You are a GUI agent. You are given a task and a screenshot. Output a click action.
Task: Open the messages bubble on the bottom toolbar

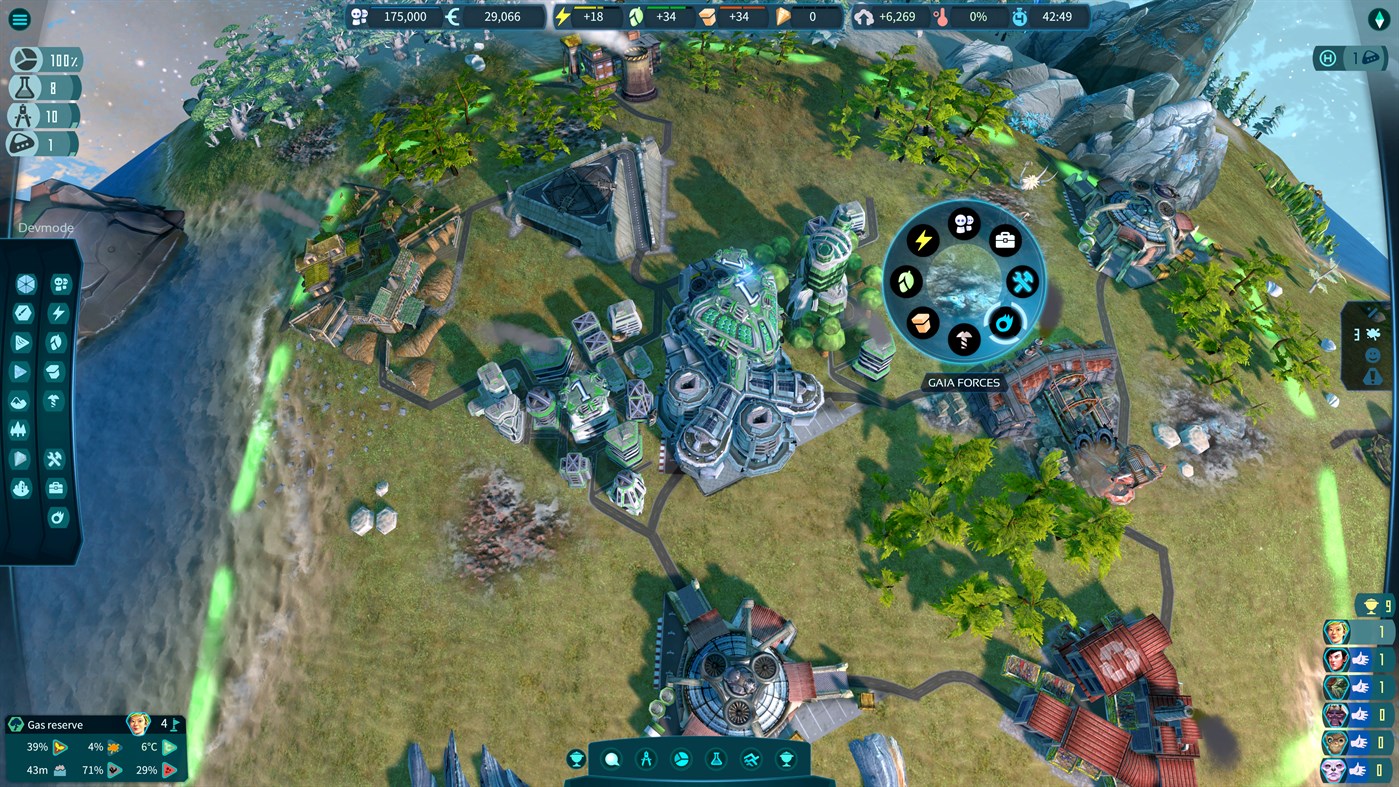pyautogui.click(x=610, y=758)
